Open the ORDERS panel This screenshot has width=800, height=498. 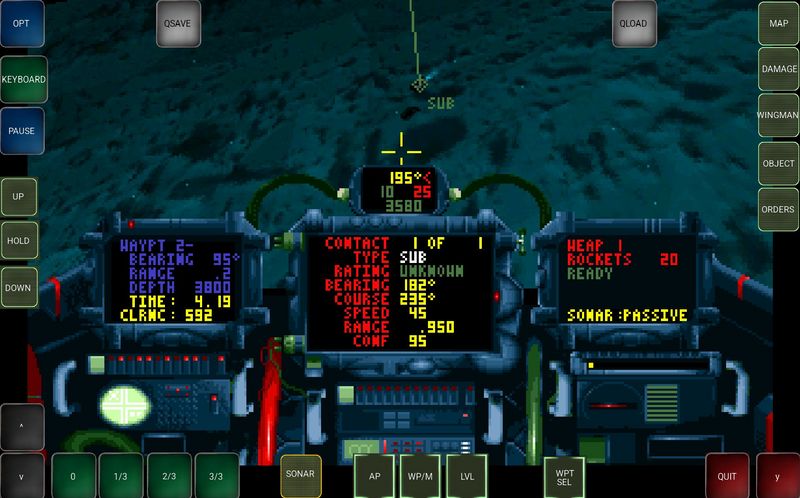(778, 209)
